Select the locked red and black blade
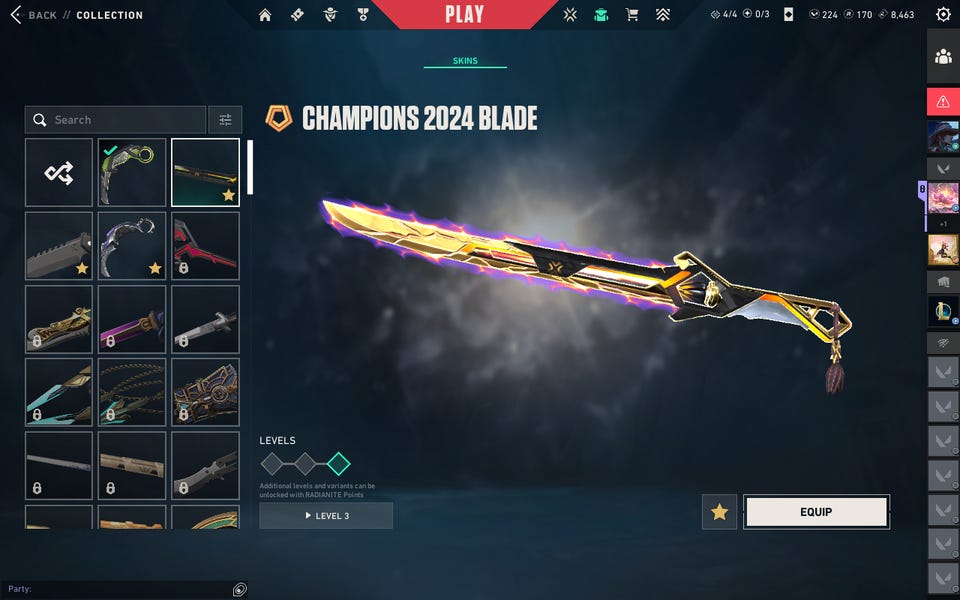960x600 pixels. click(x=205, y=246)
